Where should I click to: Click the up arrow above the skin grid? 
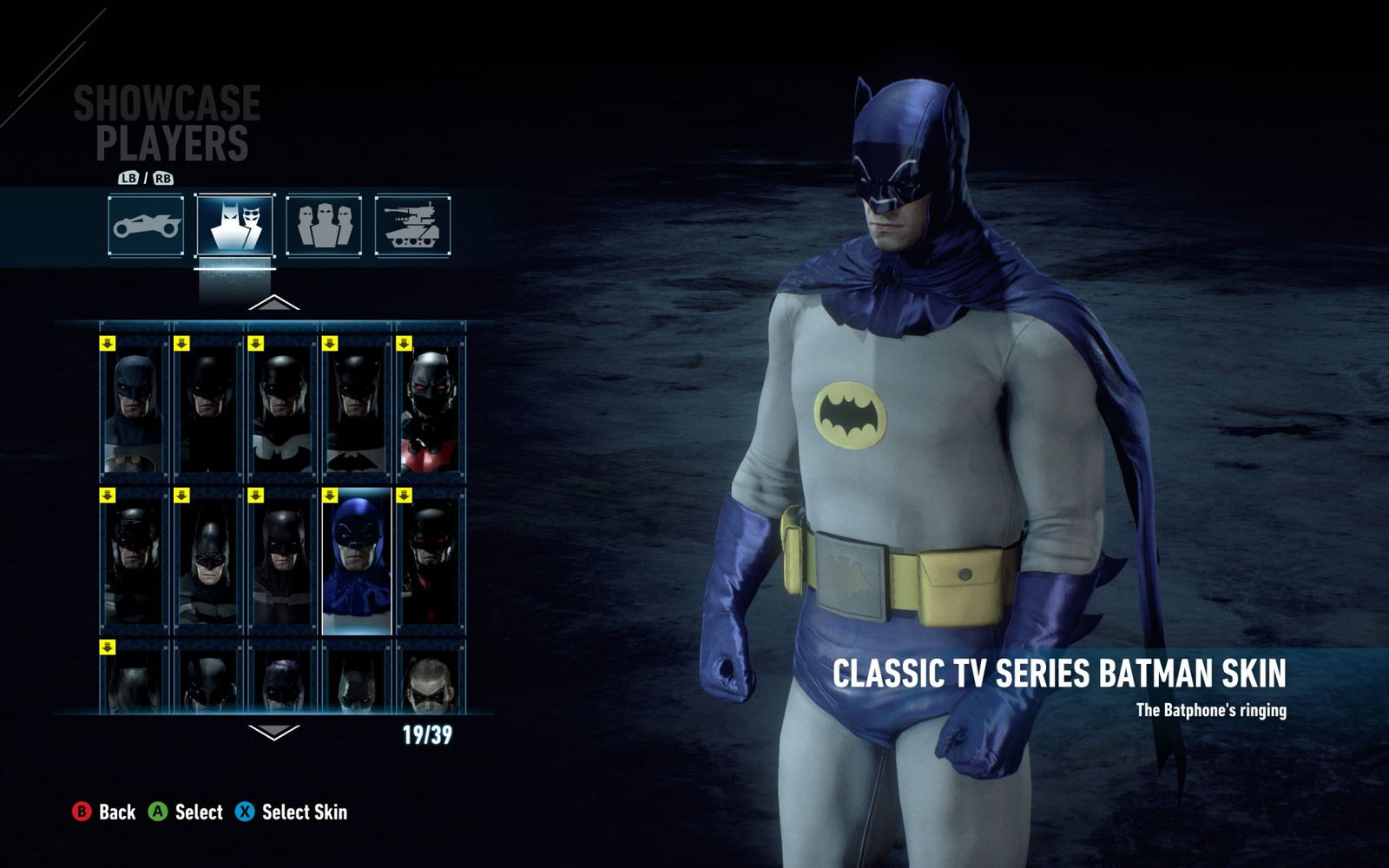273,304
